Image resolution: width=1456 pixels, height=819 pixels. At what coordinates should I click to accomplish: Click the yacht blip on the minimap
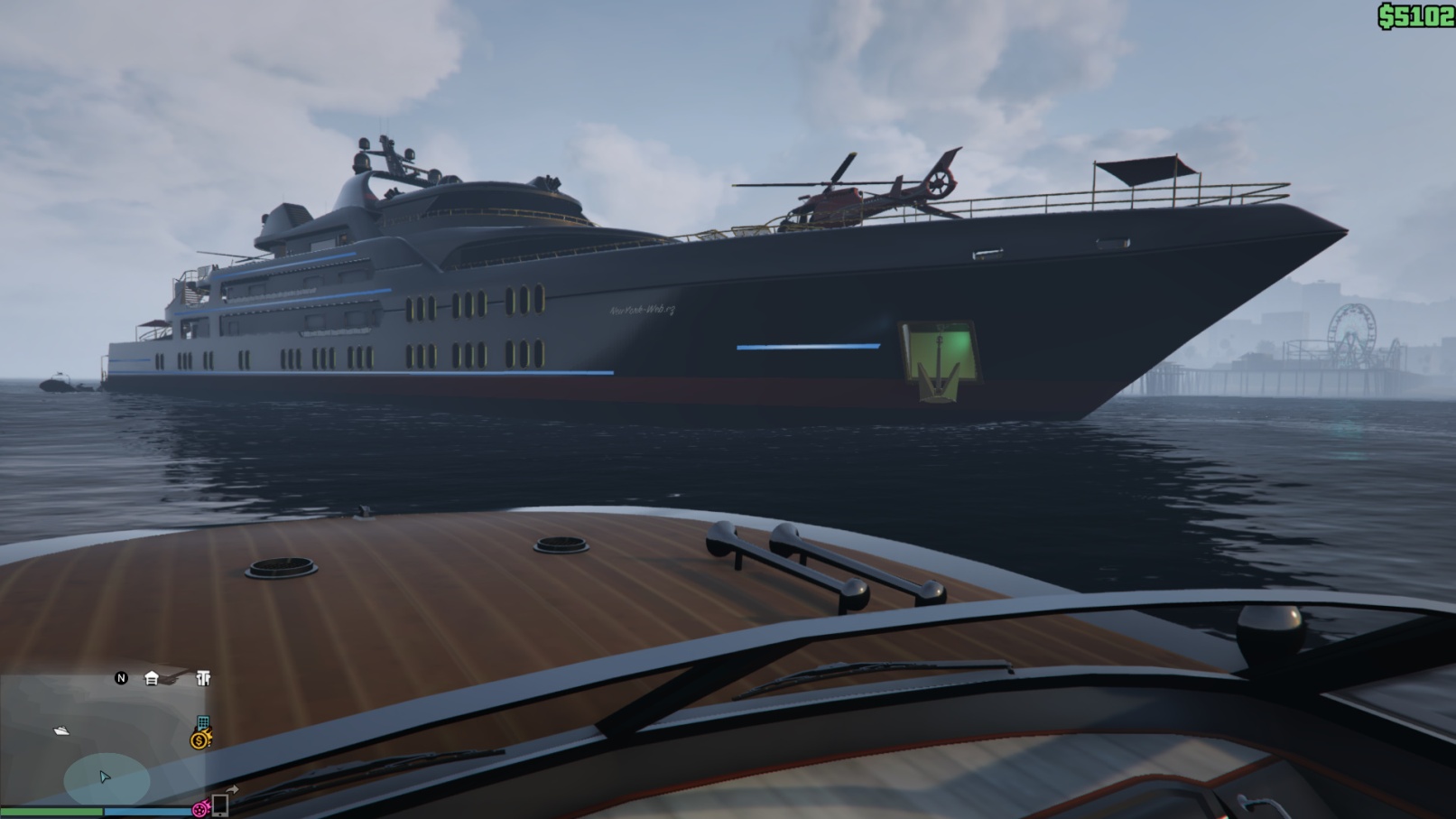(61, 731)
